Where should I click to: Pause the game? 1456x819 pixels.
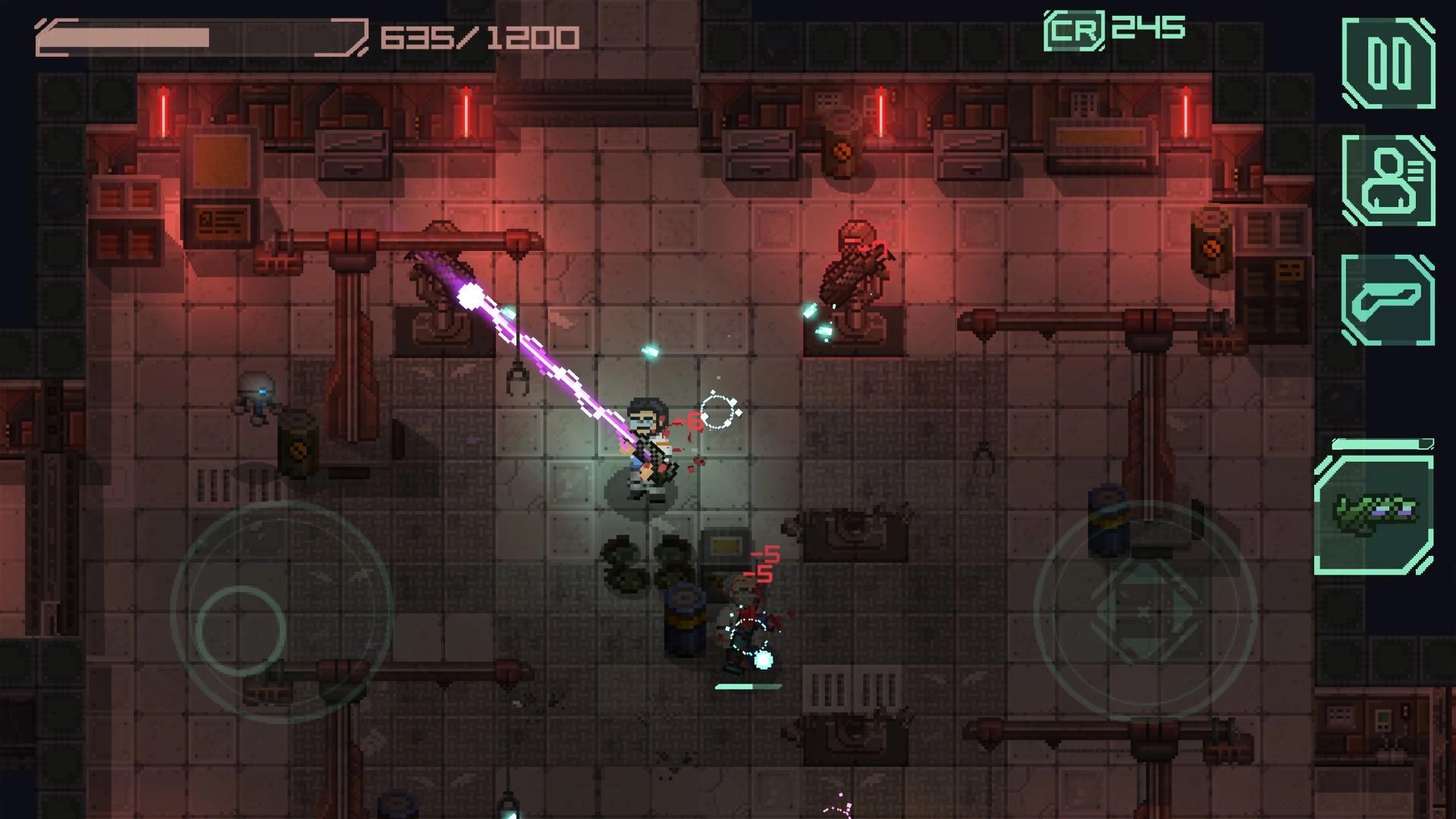coord(1388,64)
